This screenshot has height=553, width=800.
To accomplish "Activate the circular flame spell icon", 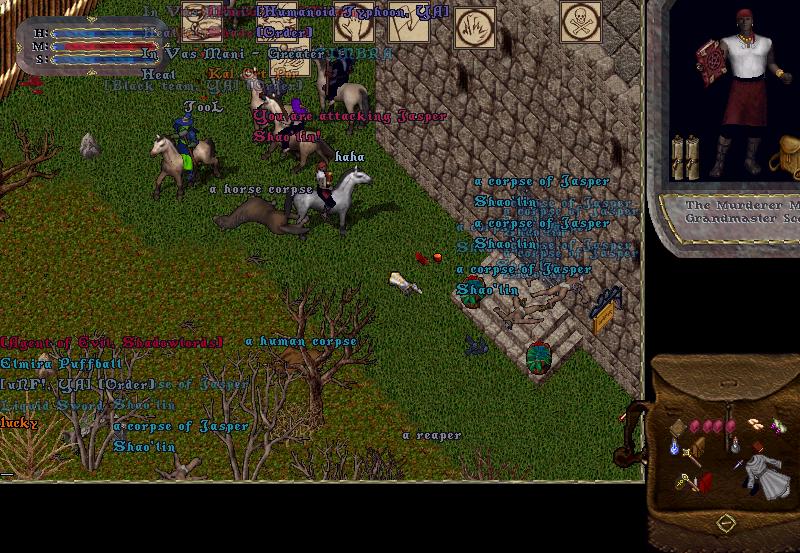I will pos(475,26).
